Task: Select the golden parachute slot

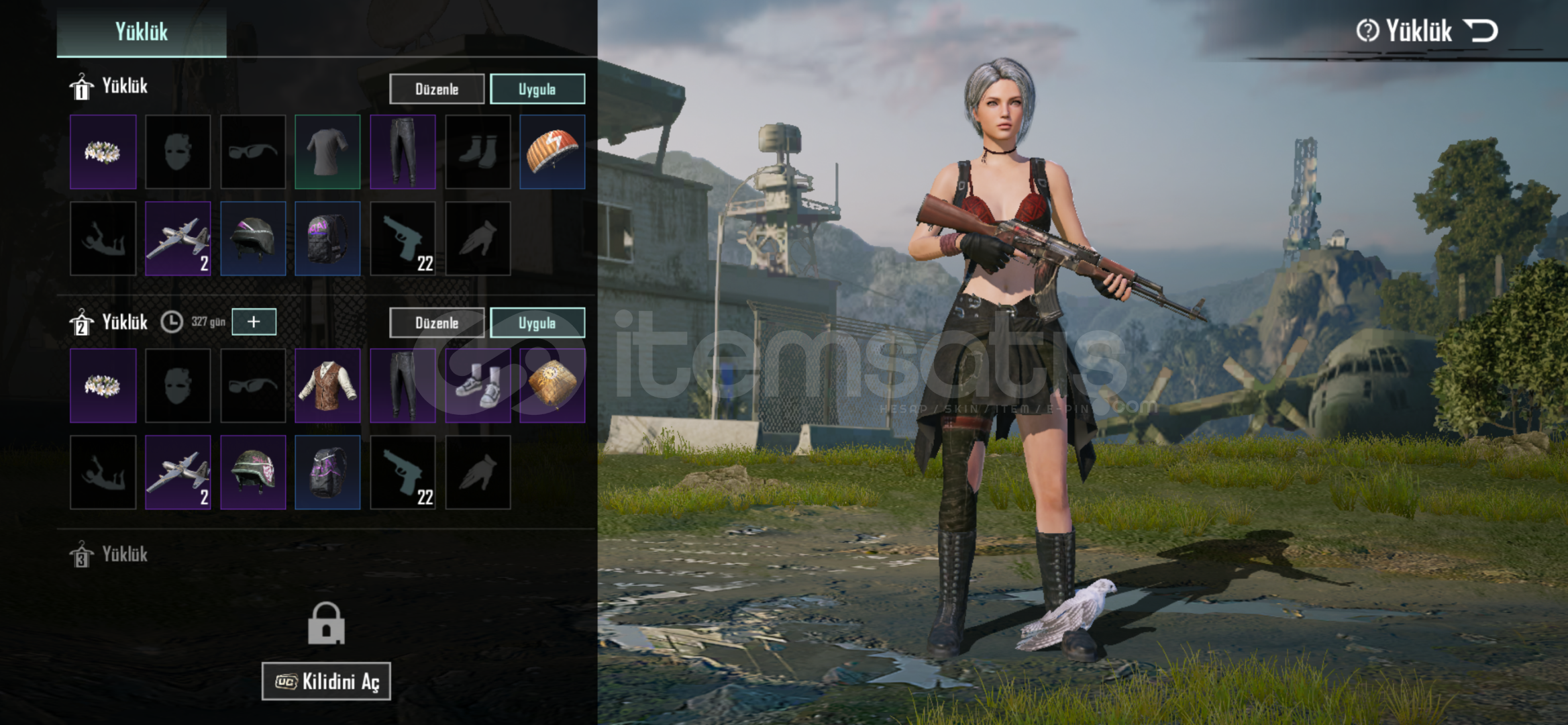Action: [x=552, y=385]
